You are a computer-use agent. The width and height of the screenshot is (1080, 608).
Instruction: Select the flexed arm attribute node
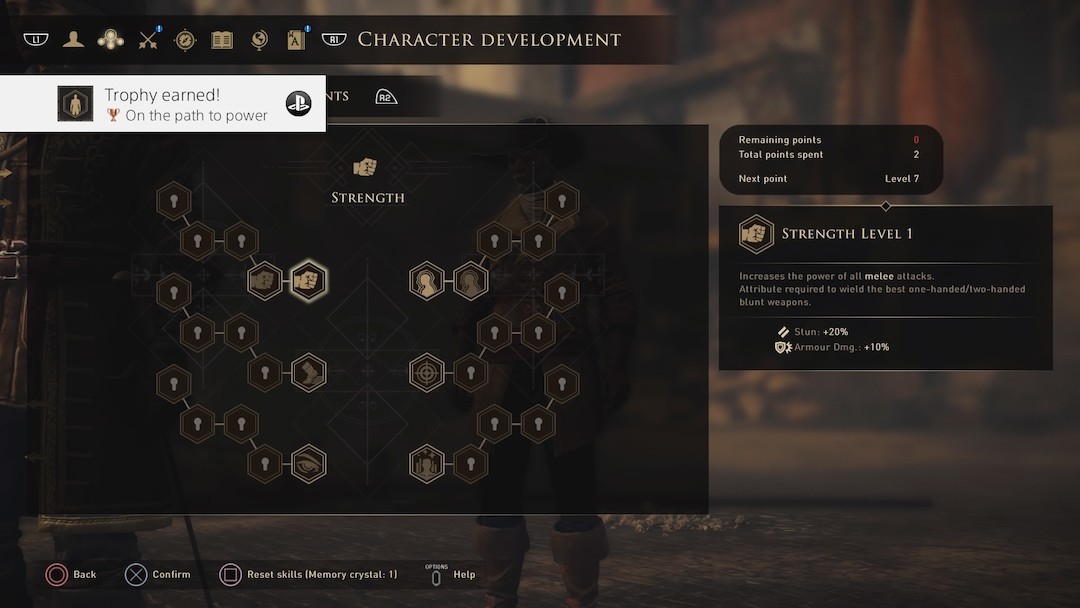[308, 373]
